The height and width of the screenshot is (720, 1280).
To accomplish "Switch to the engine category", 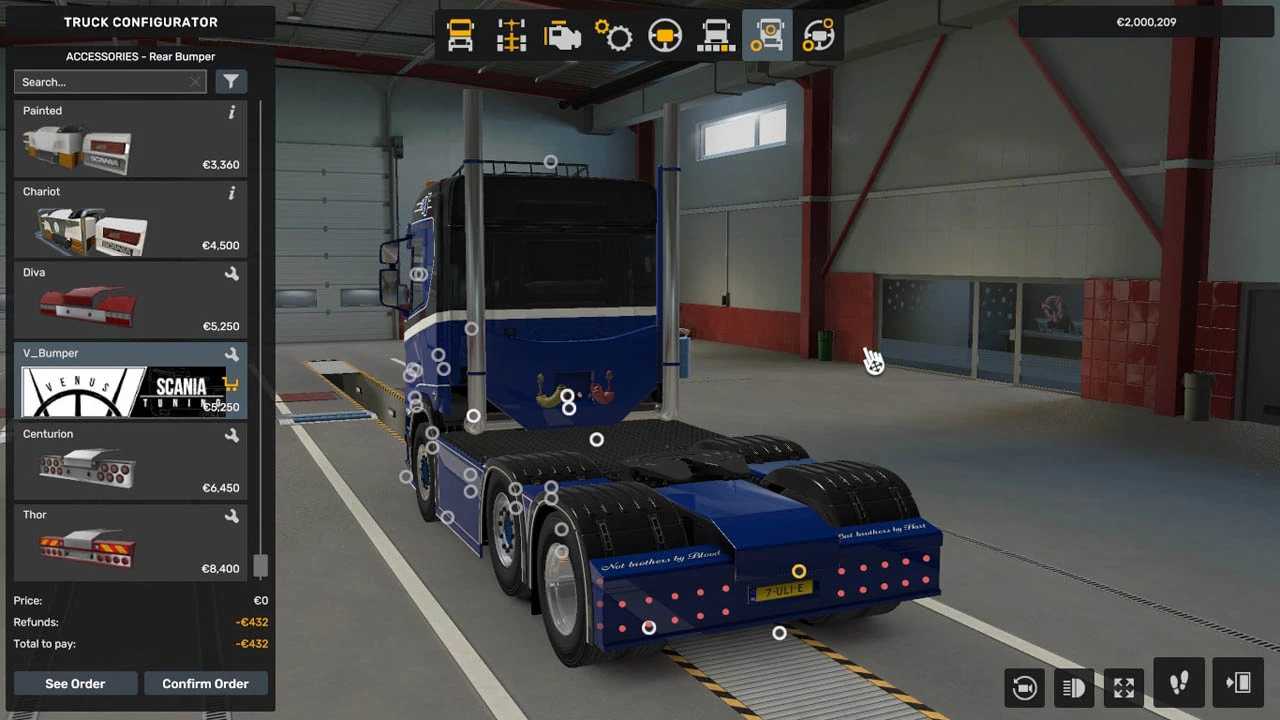I will click(562, 36).
